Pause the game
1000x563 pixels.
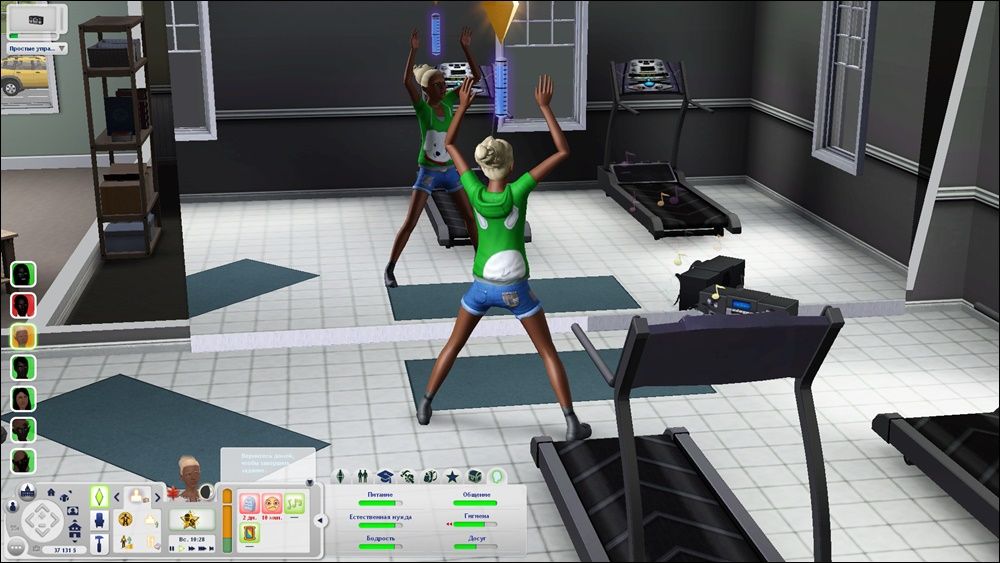(171, 549)
